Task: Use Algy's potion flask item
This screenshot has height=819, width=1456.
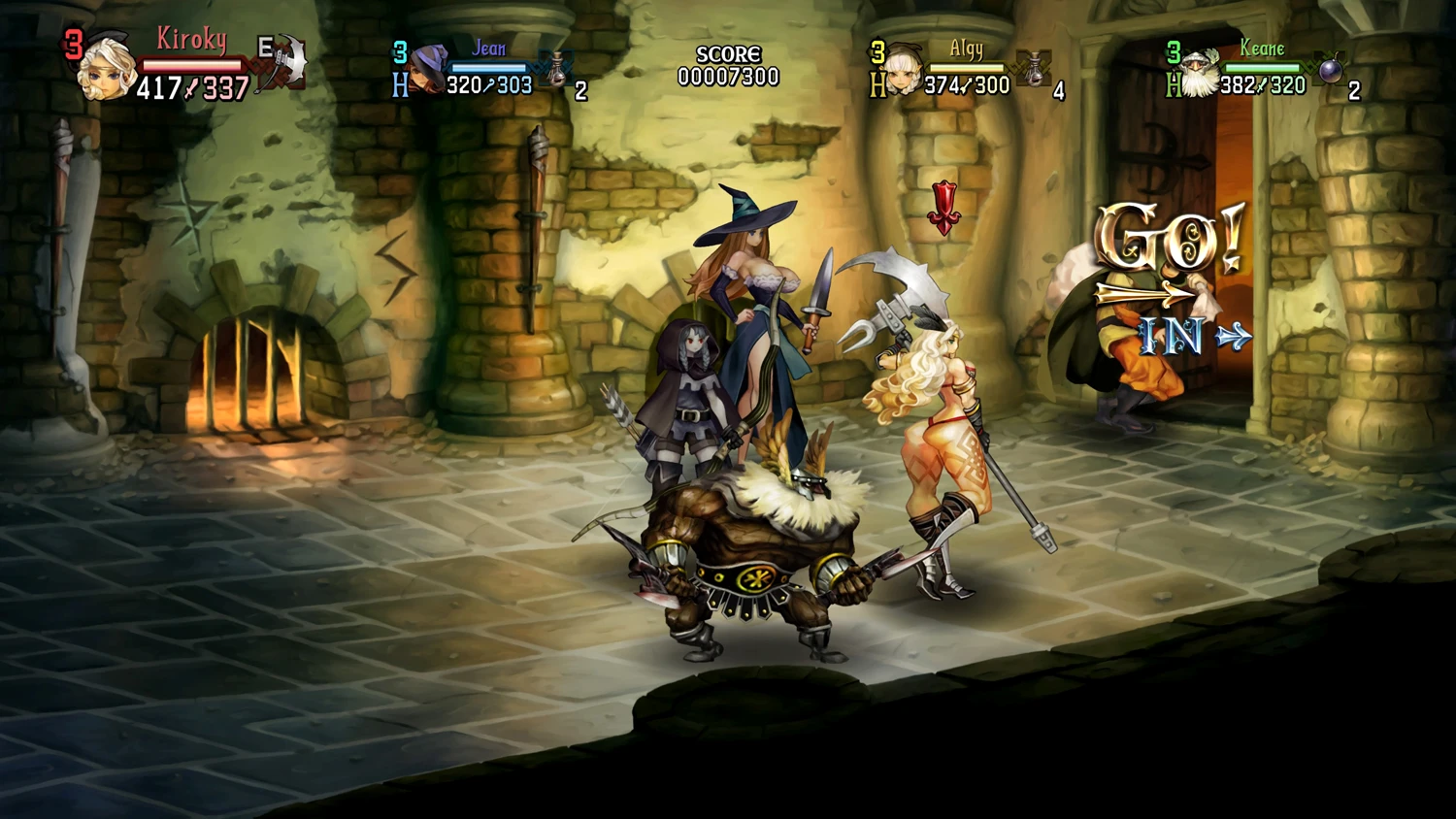Action: point(1035,68)
